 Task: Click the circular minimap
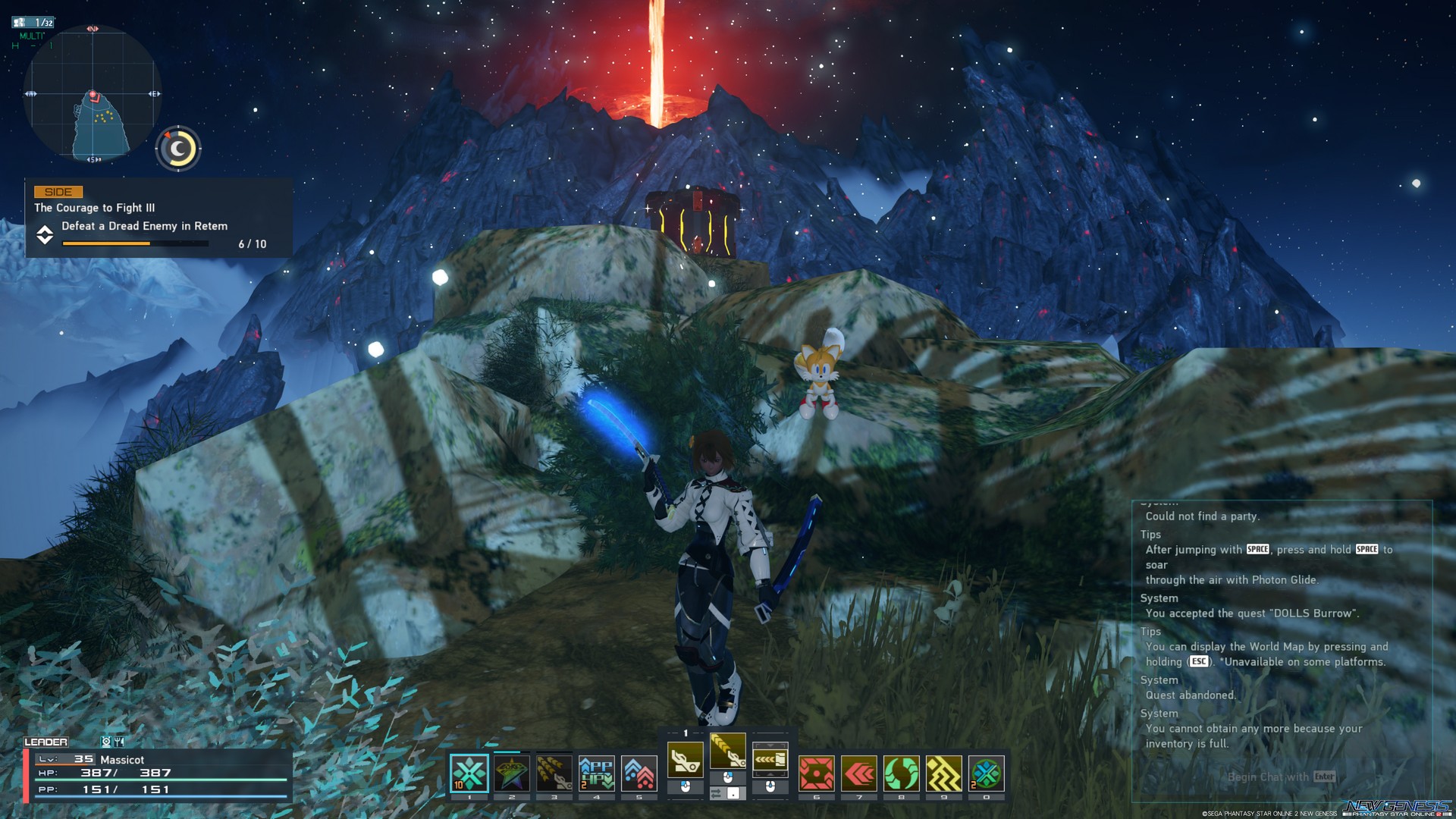(91, 93)
